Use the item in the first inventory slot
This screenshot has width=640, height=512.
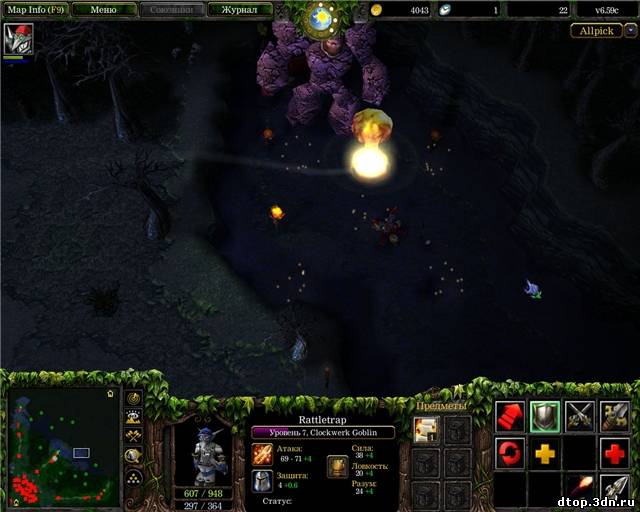(x=426, y=430)
